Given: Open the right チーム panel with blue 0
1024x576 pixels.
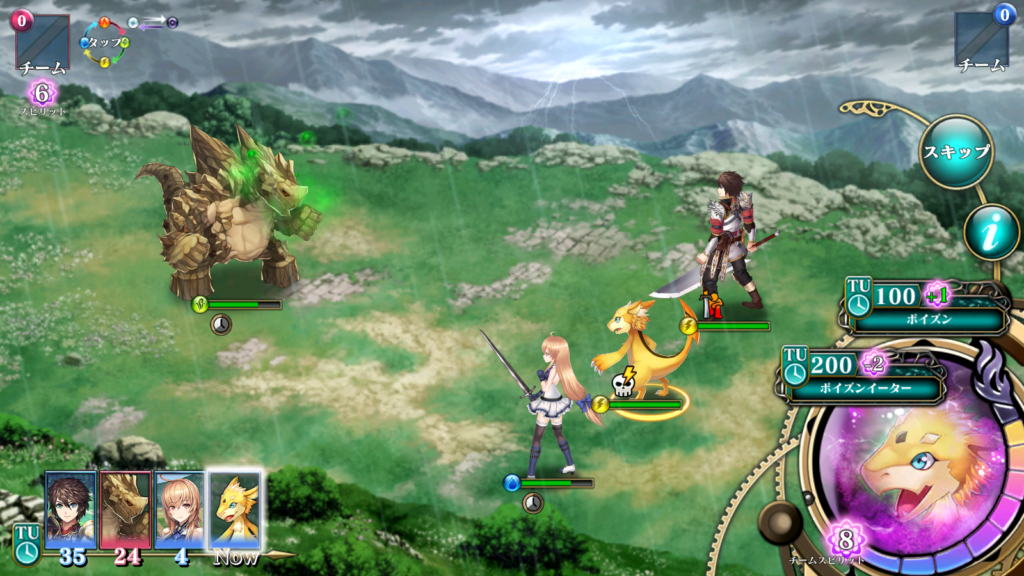Looking at the screenshot, I should click(x=981, y=44).
